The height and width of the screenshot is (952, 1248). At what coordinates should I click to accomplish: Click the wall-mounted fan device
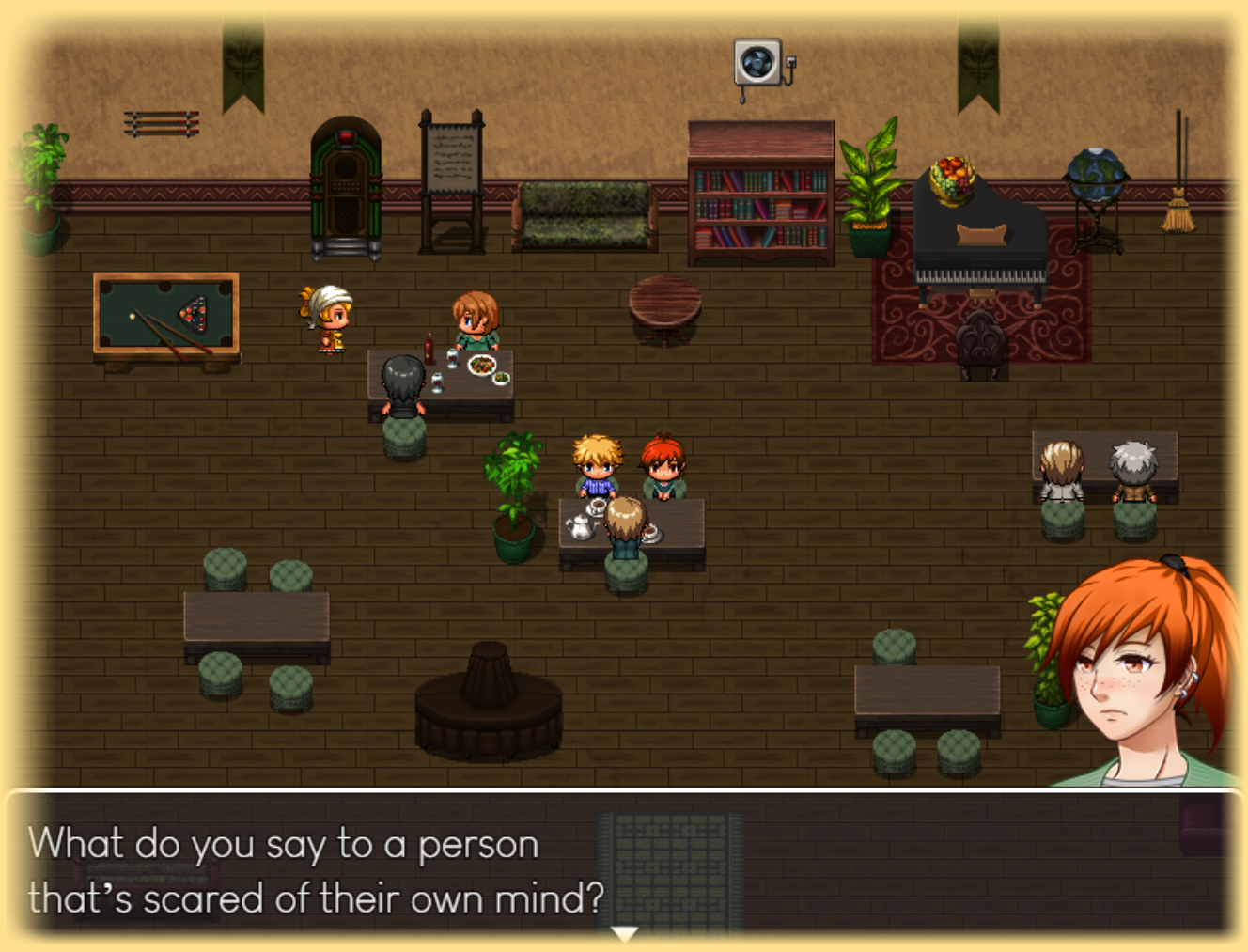(757, 61)
